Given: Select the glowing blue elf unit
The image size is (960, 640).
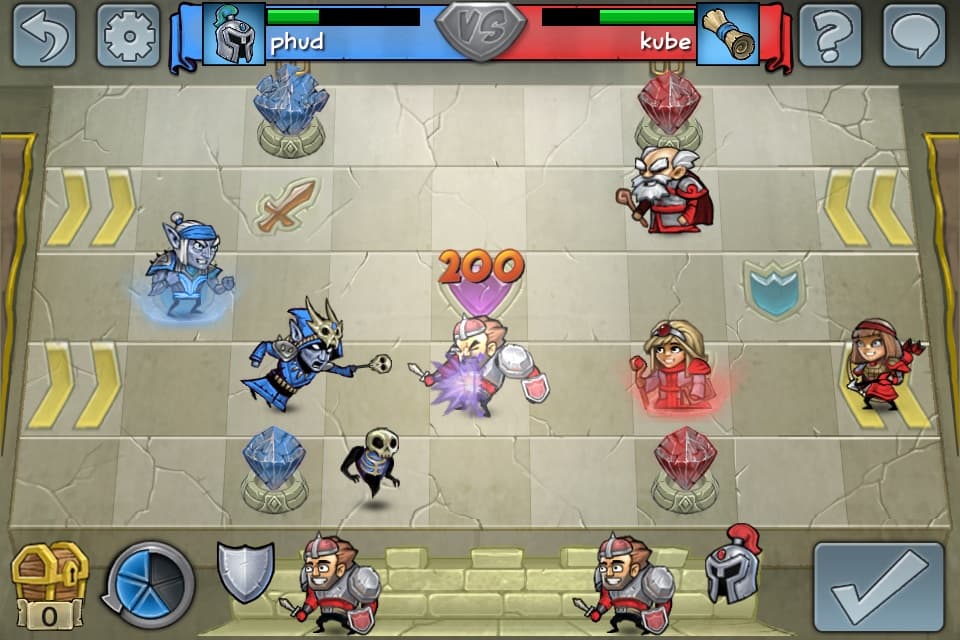Looking at the screenshot, I should (188, 267).
